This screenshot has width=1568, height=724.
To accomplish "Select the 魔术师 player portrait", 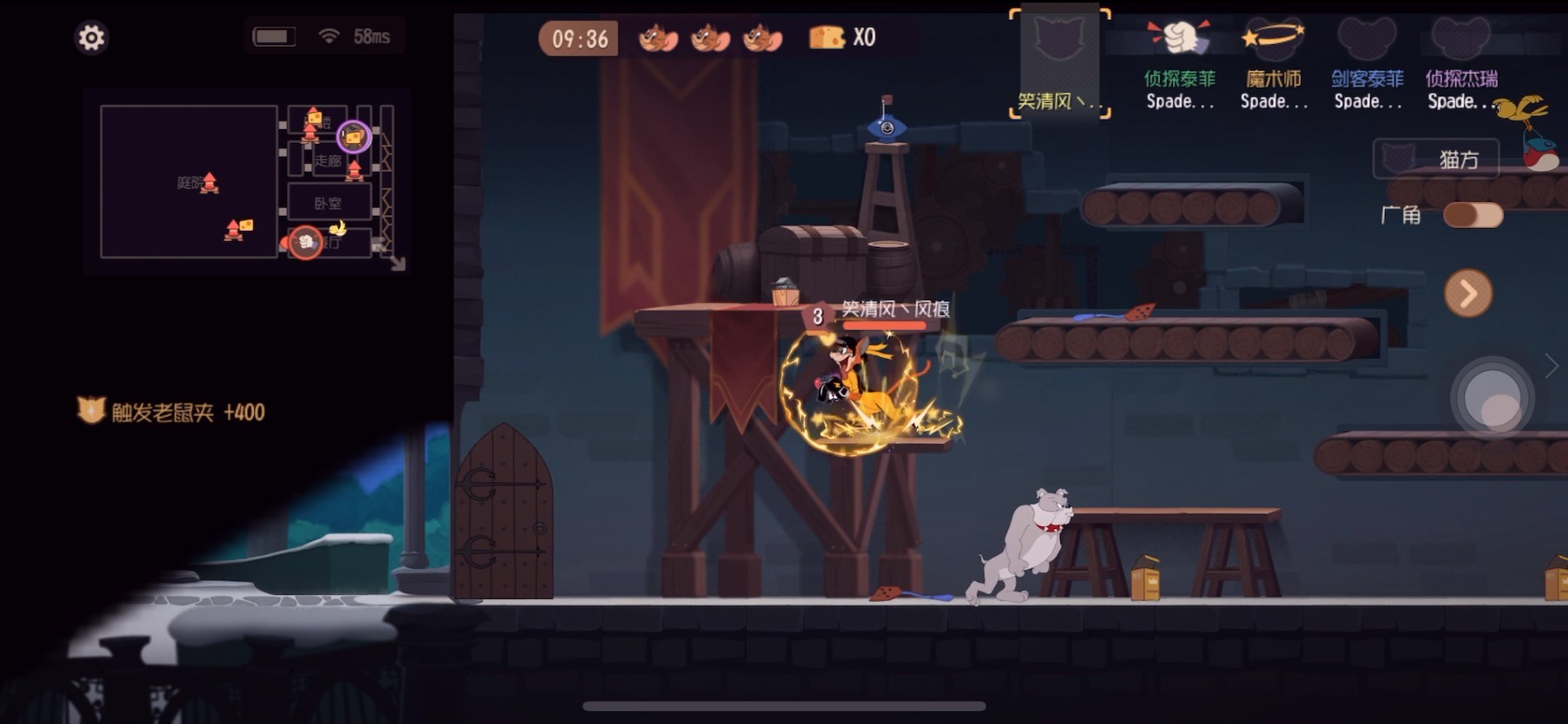I will click(x=1273, y=65).
